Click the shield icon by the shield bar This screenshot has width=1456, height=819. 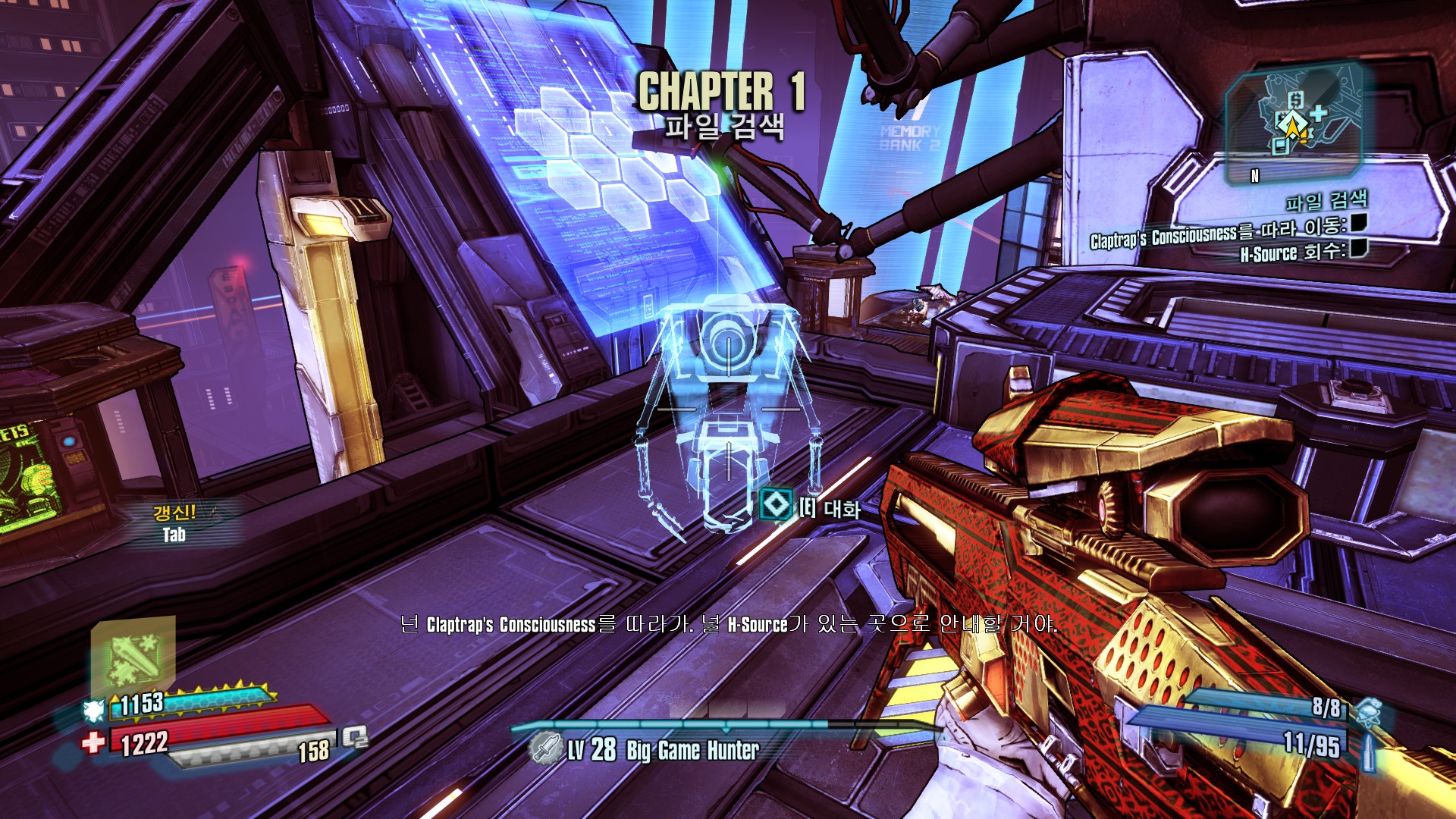94,710
